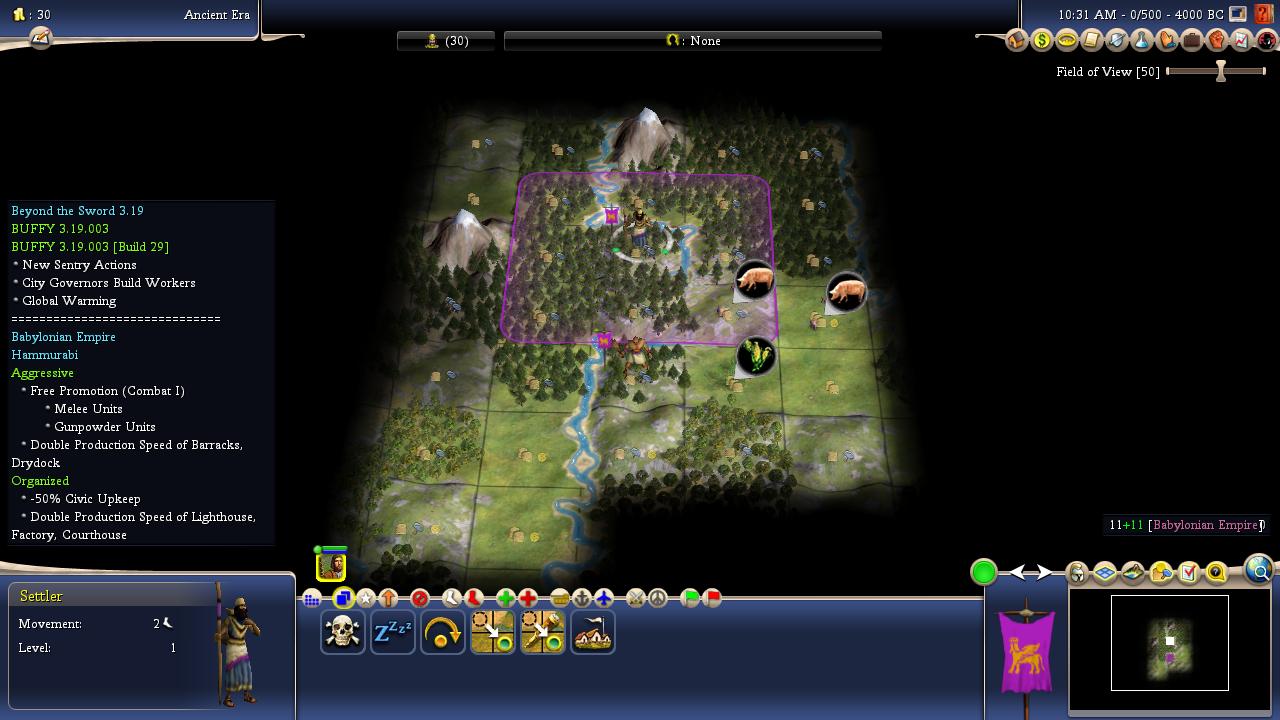Open the info graph chart icon

coord(1241,41)
